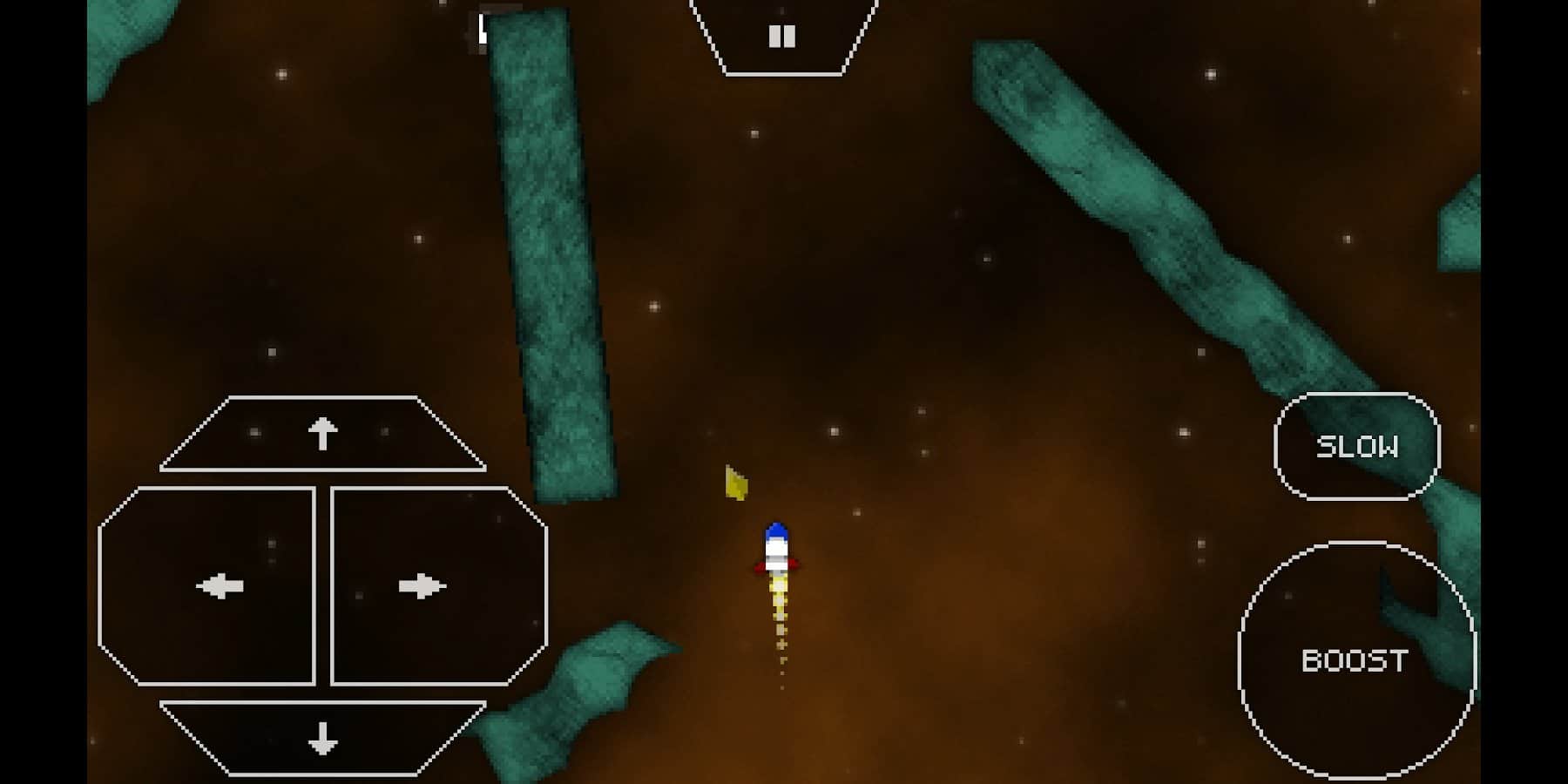The height and width of the screenshot is (784, 1568).
Task: Toggle boost on by tapping BOOST circle
Action: point(1356,660)
